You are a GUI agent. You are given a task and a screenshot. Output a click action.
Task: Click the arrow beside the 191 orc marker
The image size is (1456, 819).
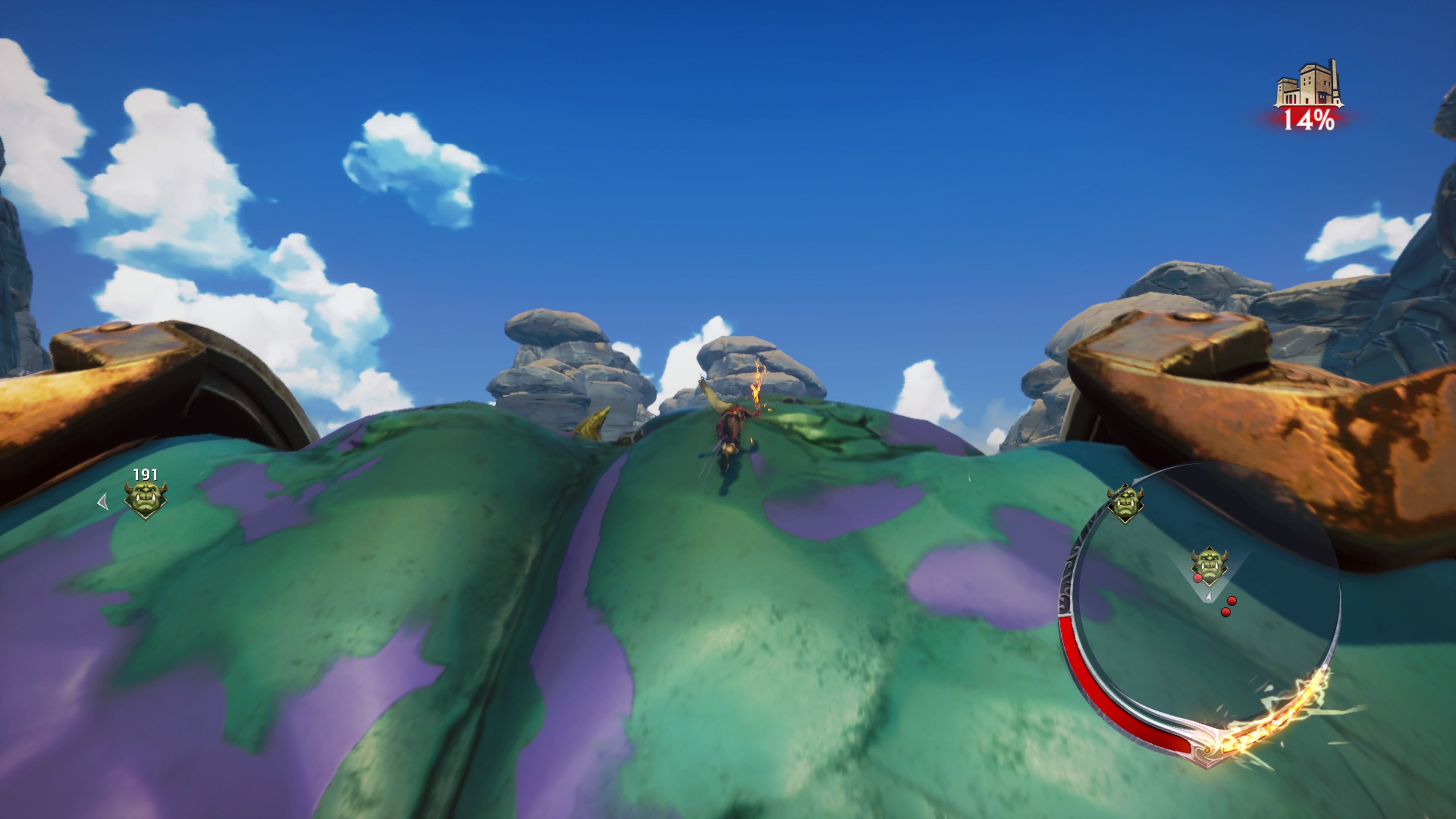(x=102, y=502)
